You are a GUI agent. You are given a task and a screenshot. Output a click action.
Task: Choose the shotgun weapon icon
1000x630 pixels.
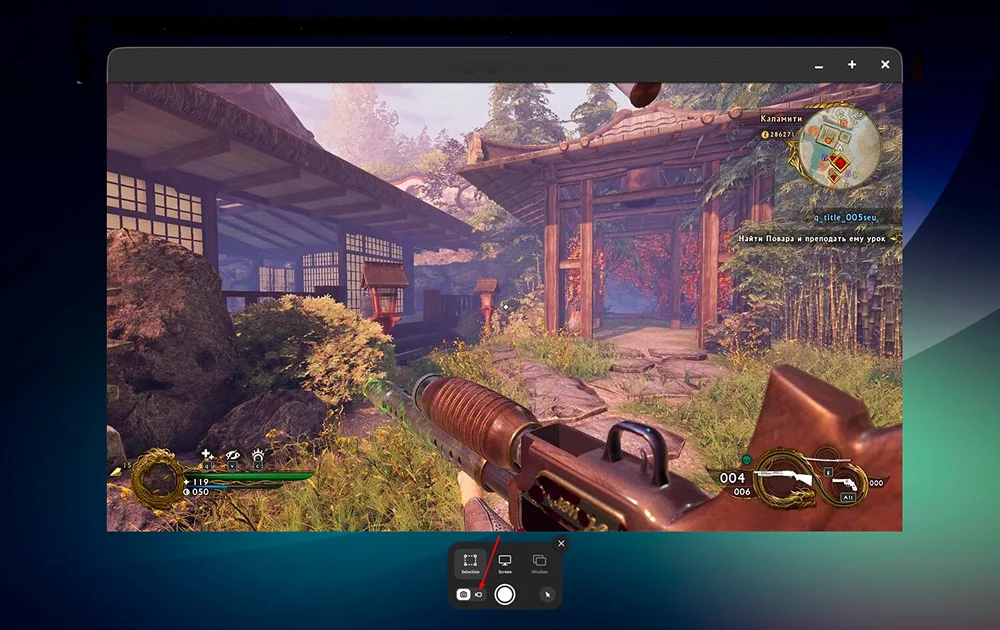(x=786, y=476)
